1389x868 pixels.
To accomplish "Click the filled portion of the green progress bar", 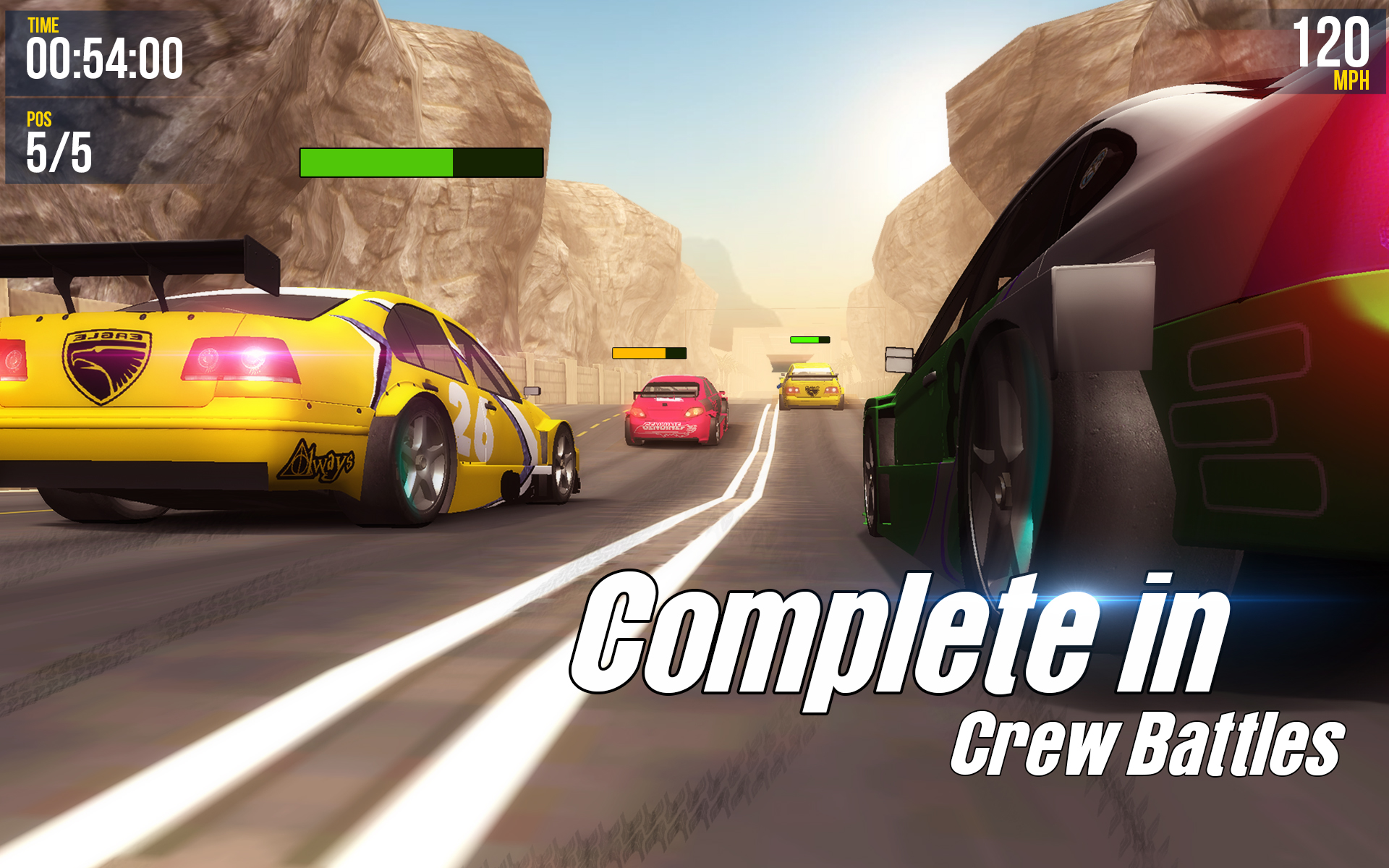I will [376, 161].
